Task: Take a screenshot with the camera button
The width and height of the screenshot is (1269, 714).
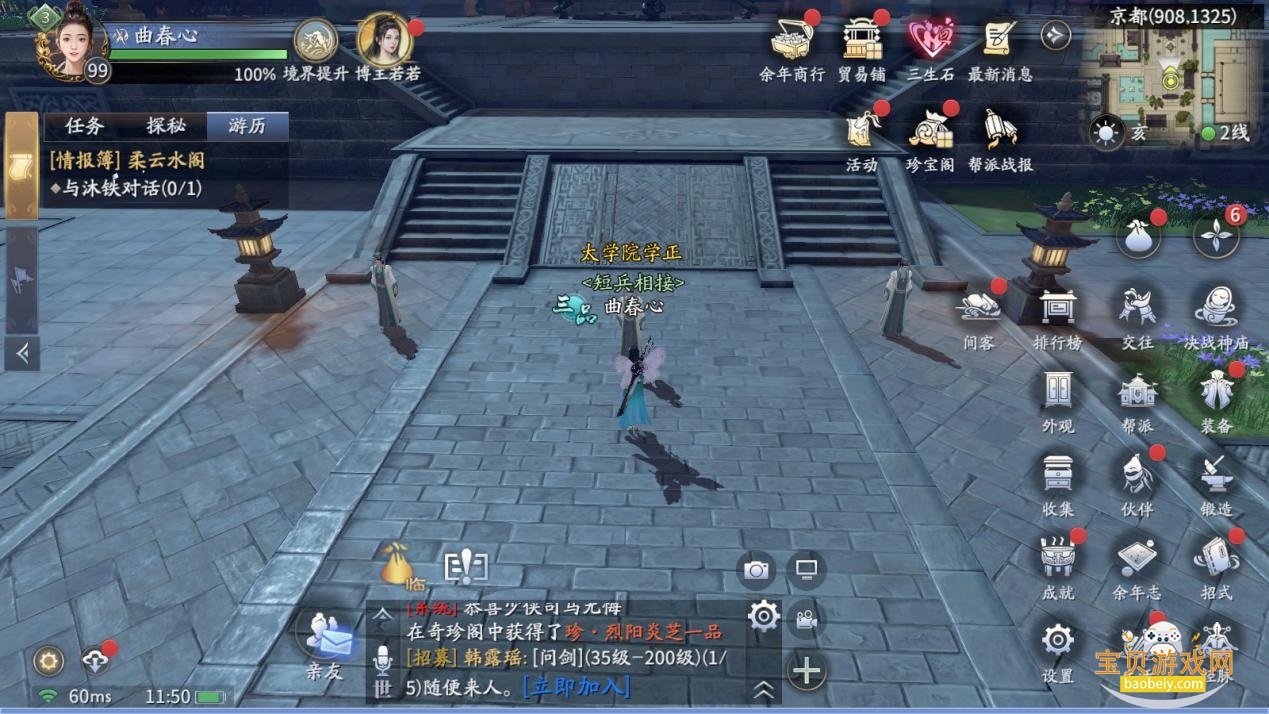Action: (x=756, y=570)
